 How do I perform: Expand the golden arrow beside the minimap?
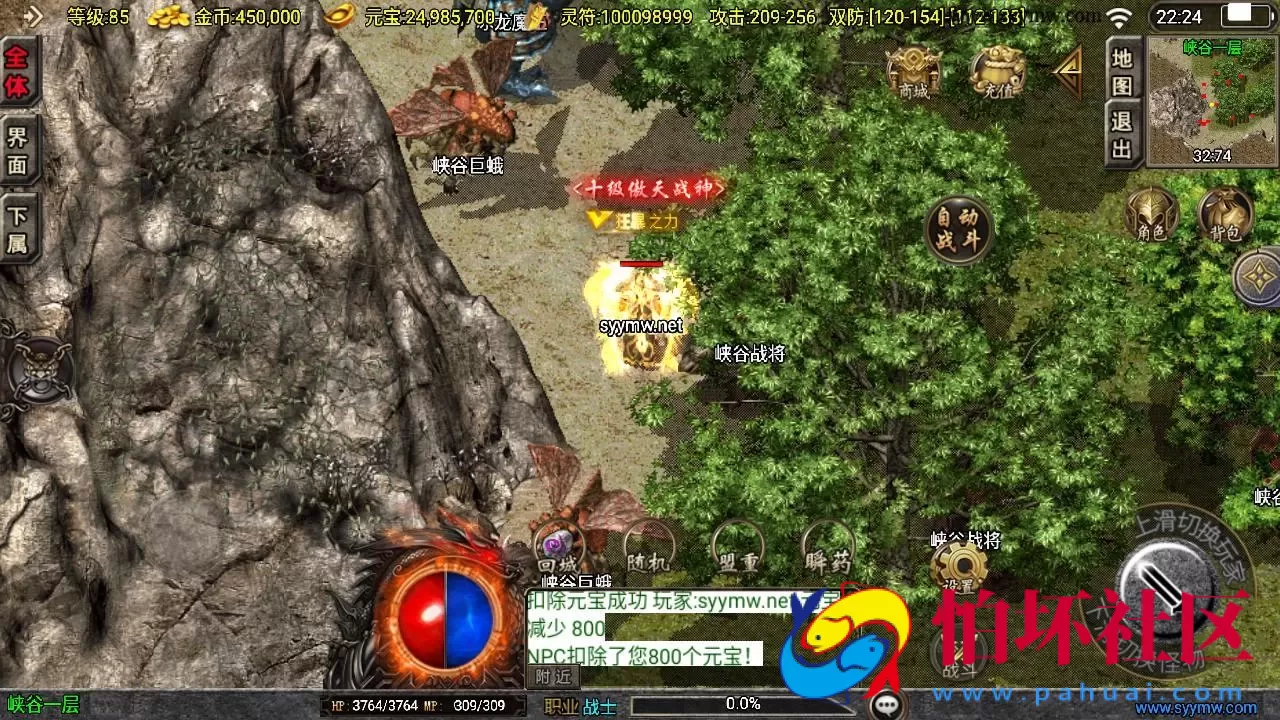tap(1068, 70)
